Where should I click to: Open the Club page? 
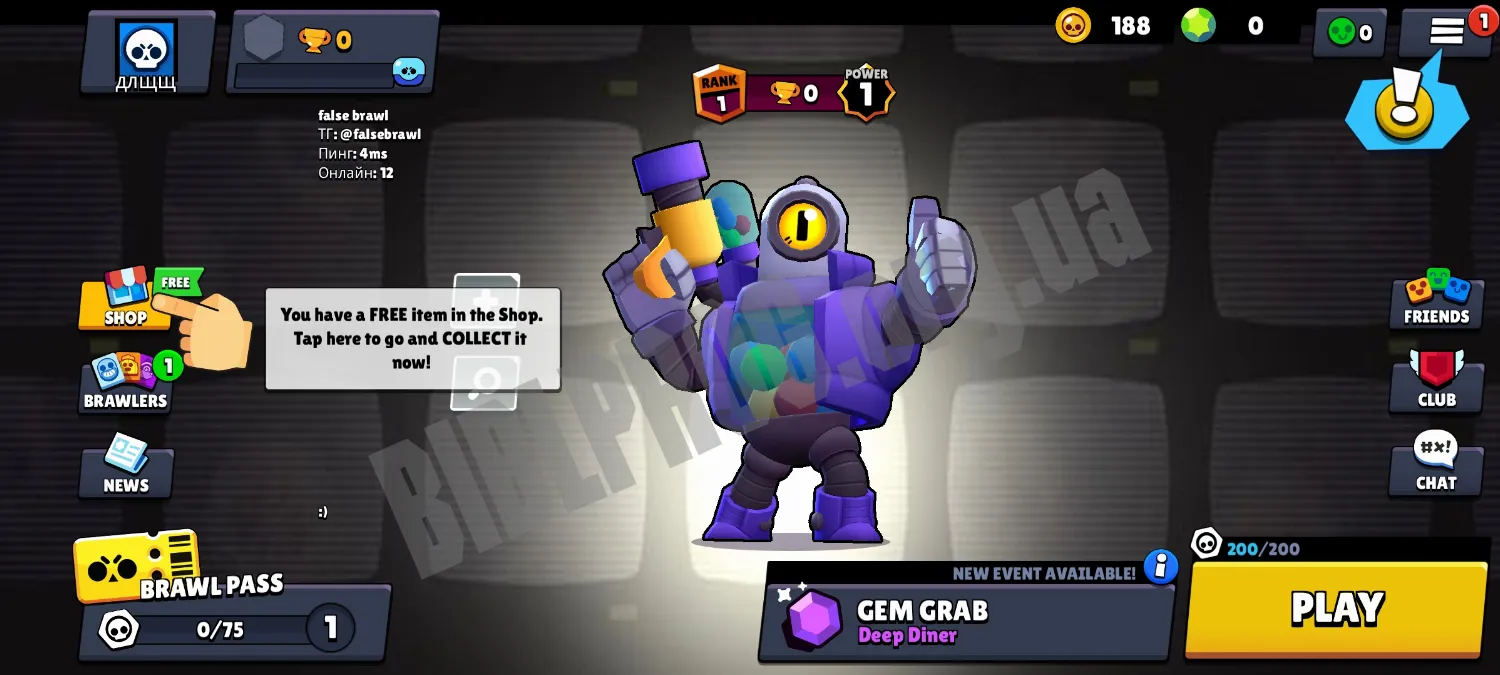pyautogui.click(x=1436, y=382)
